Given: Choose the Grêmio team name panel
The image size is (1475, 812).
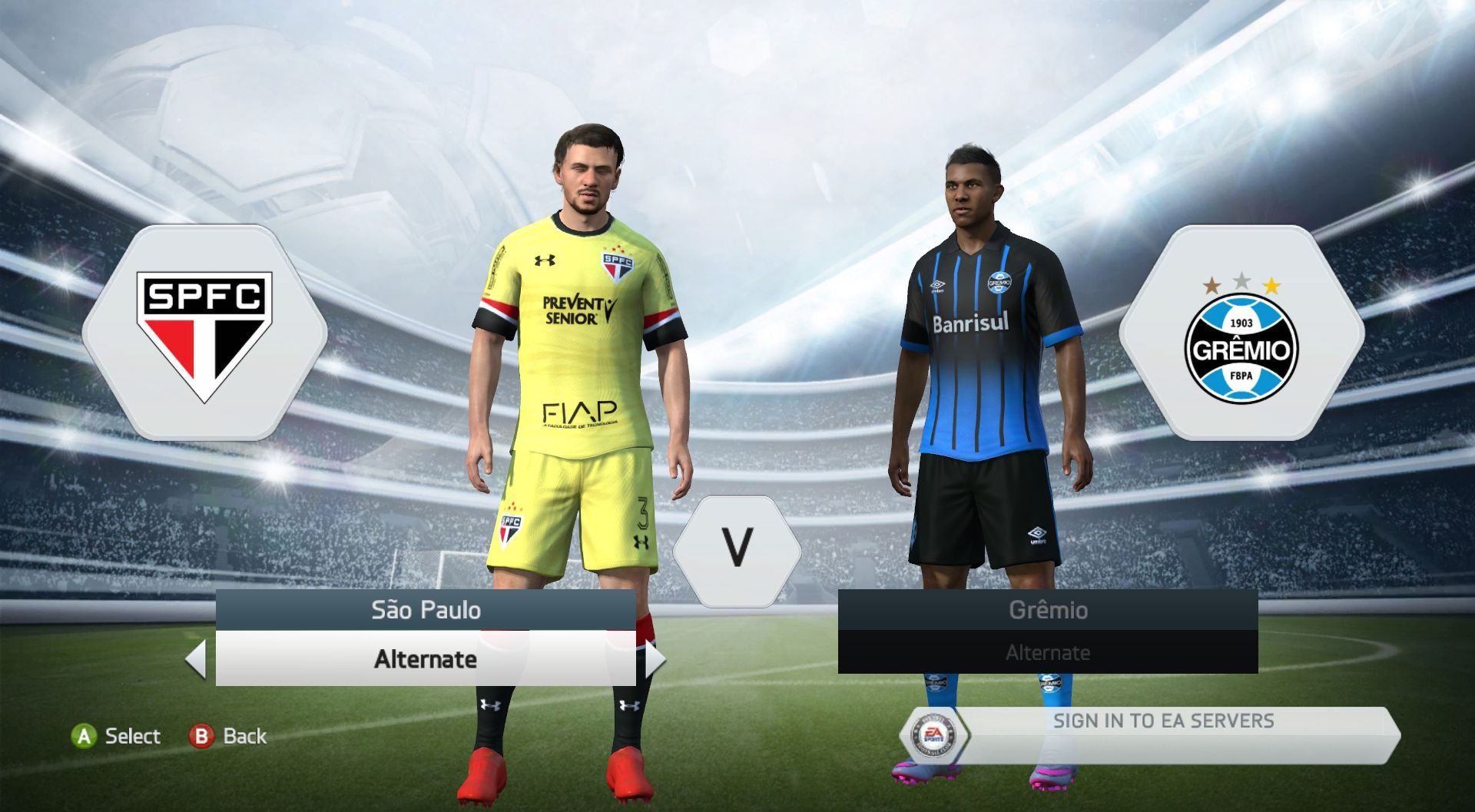Looking at the screenshot, I should point(1047,610).
